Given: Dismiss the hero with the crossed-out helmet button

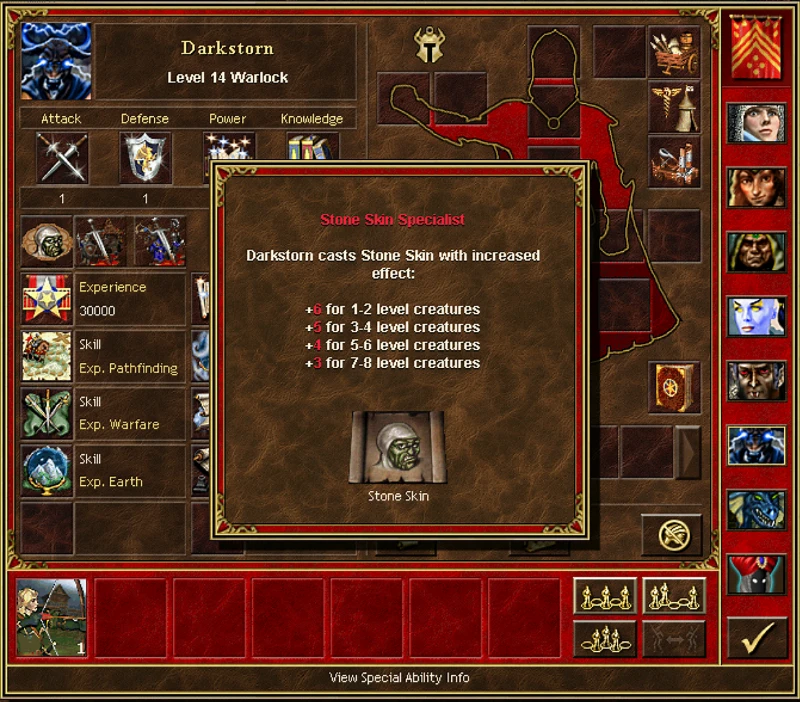Looking at the screenshot, I should tap(671, 534).
